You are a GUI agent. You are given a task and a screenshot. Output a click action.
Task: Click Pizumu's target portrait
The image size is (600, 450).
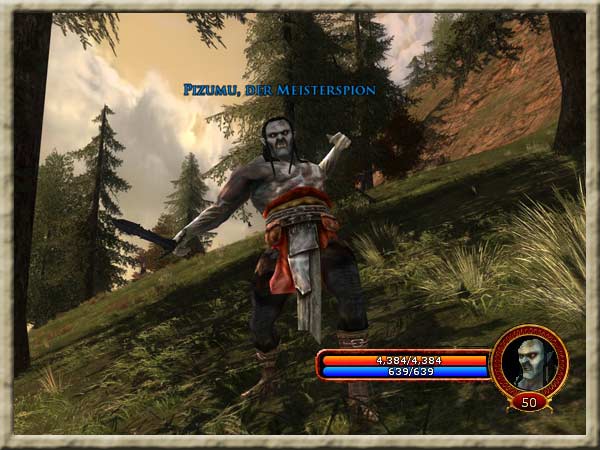point(529,360)
